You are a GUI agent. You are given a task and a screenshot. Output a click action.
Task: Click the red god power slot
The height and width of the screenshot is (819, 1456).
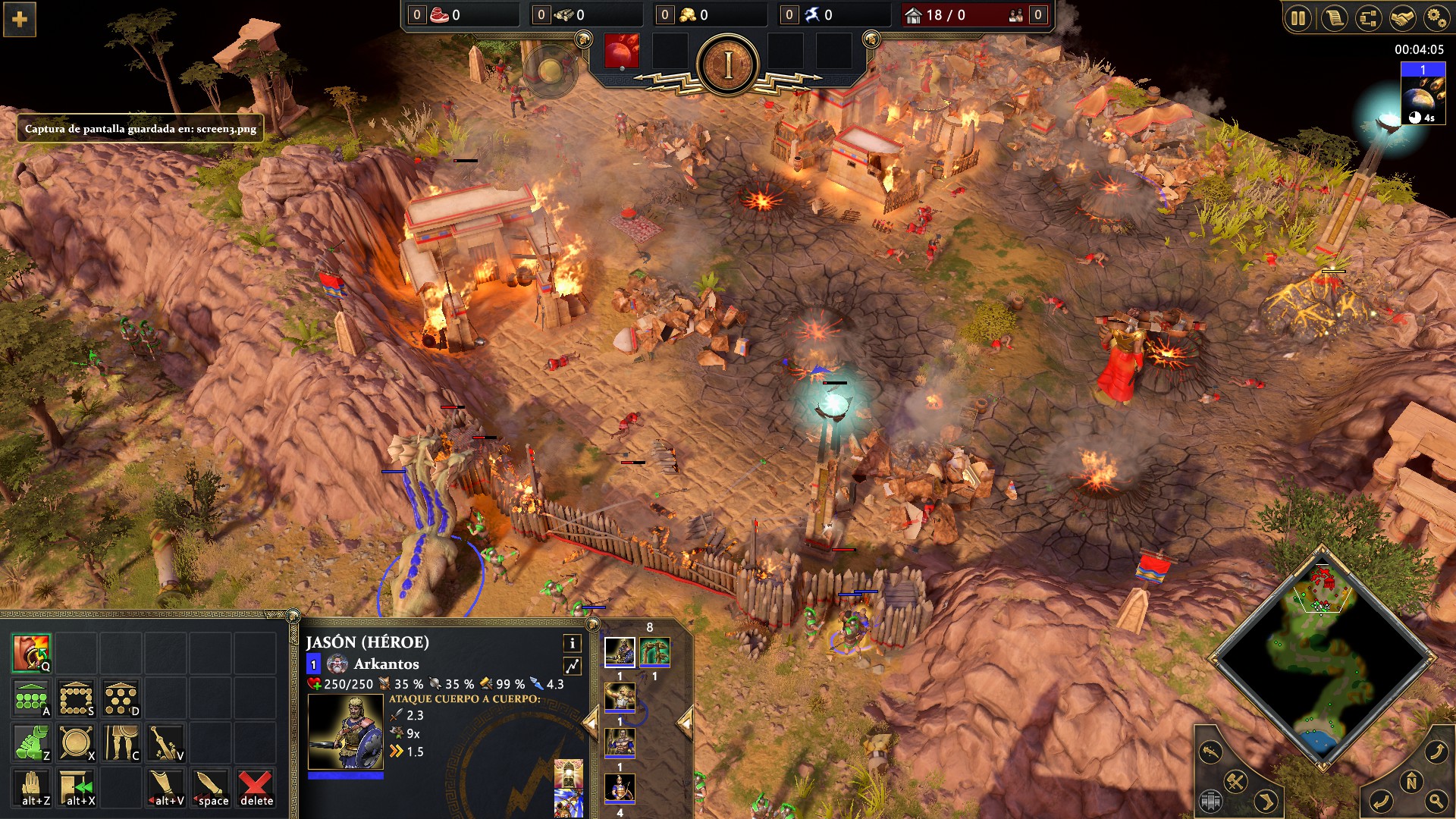pos(621,52)
